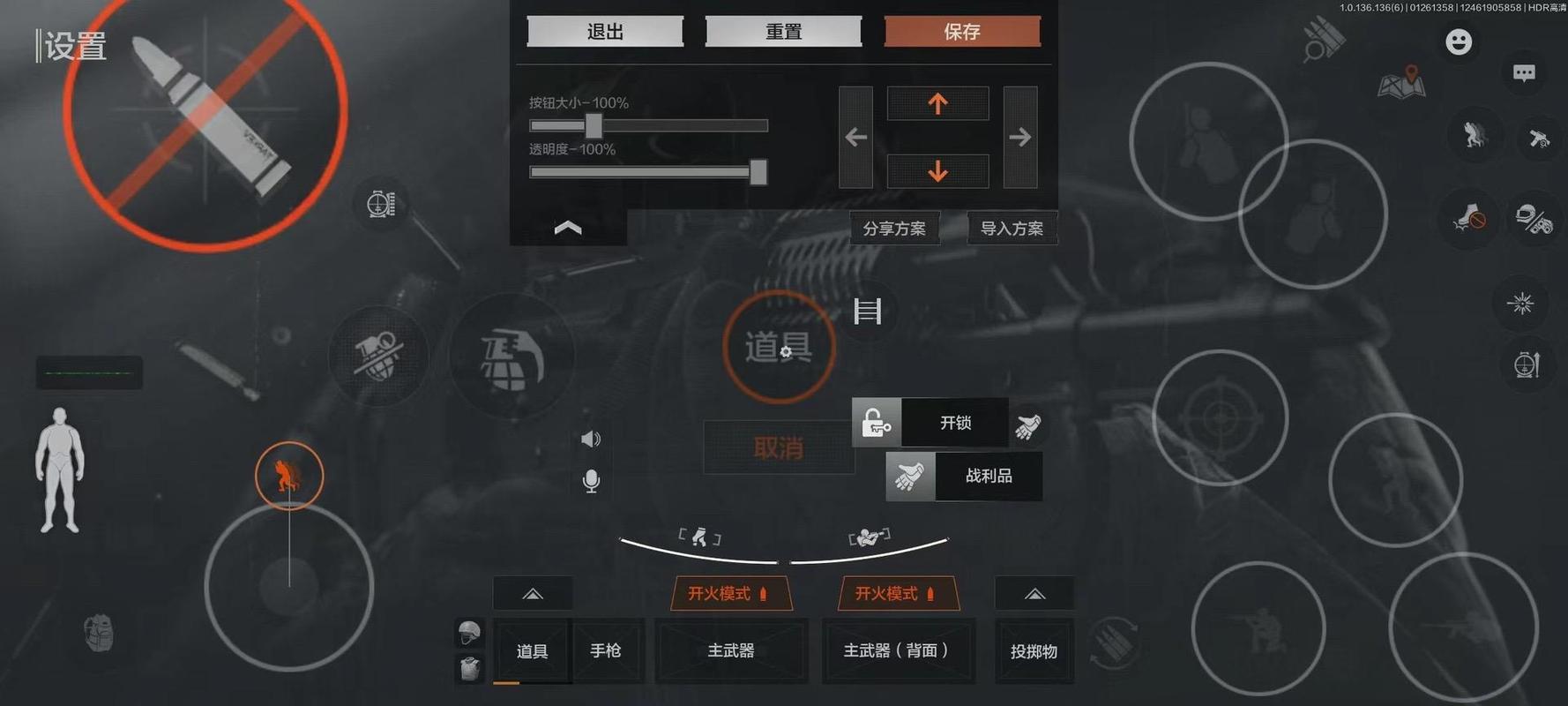Open the chat bubble icon
Screen dimensions: 1568x706
coord(1523,73)
